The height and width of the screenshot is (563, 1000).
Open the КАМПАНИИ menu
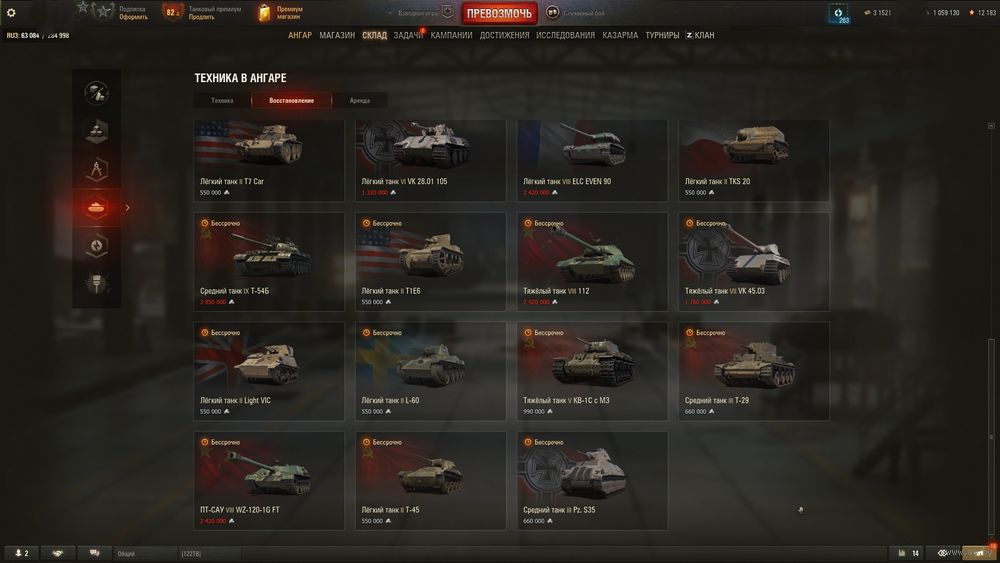click(451, 35)
